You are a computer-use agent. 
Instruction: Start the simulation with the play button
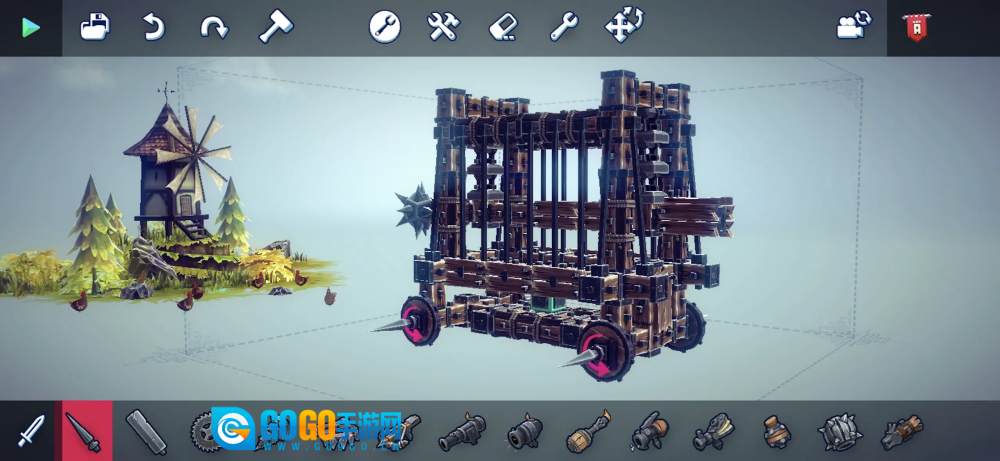pos(31,28)
